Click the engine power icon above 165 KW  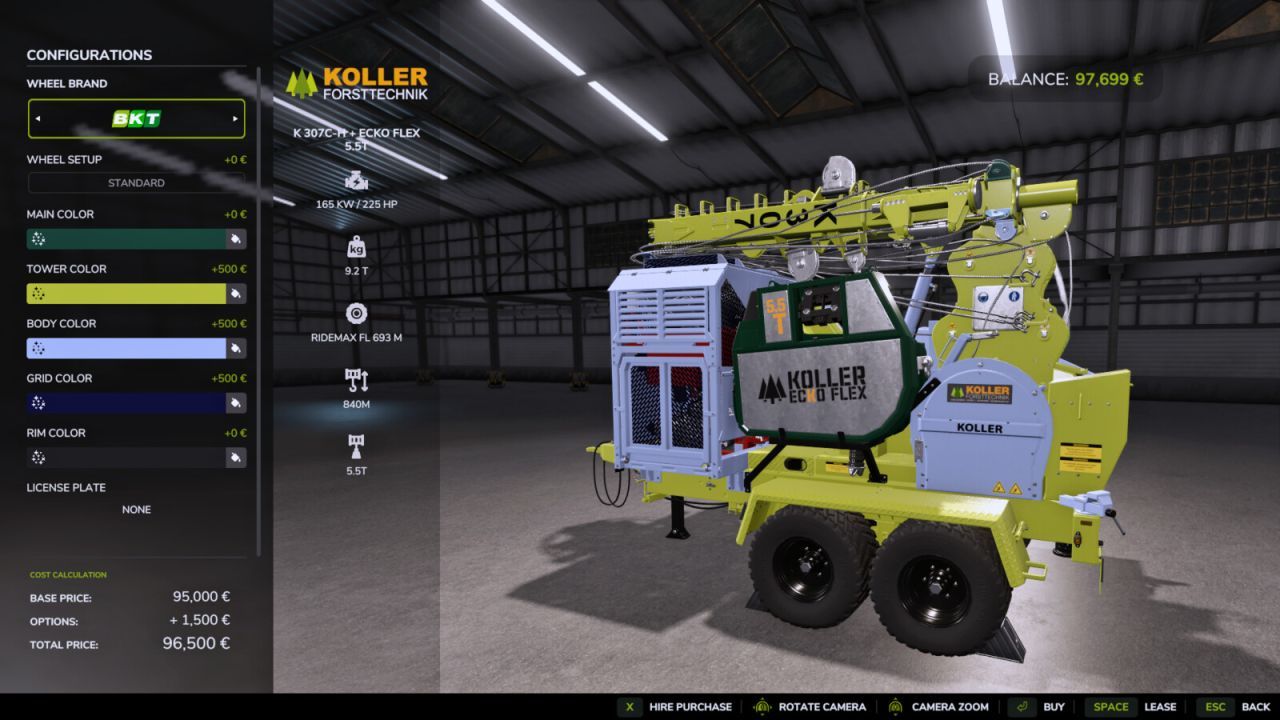355,183
